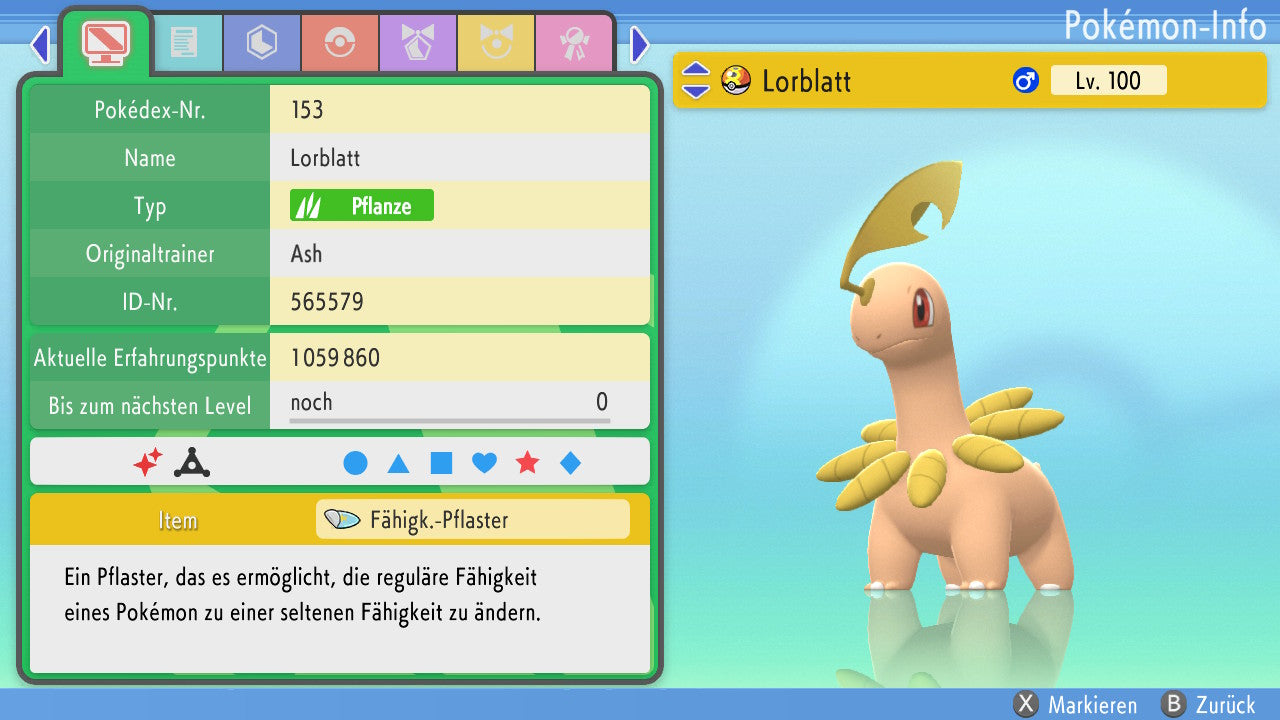Image resolution: width=1280 pixels, height=720 pixels.
Task: Click the left arrow beside the tabs
Action: point(40,44)
